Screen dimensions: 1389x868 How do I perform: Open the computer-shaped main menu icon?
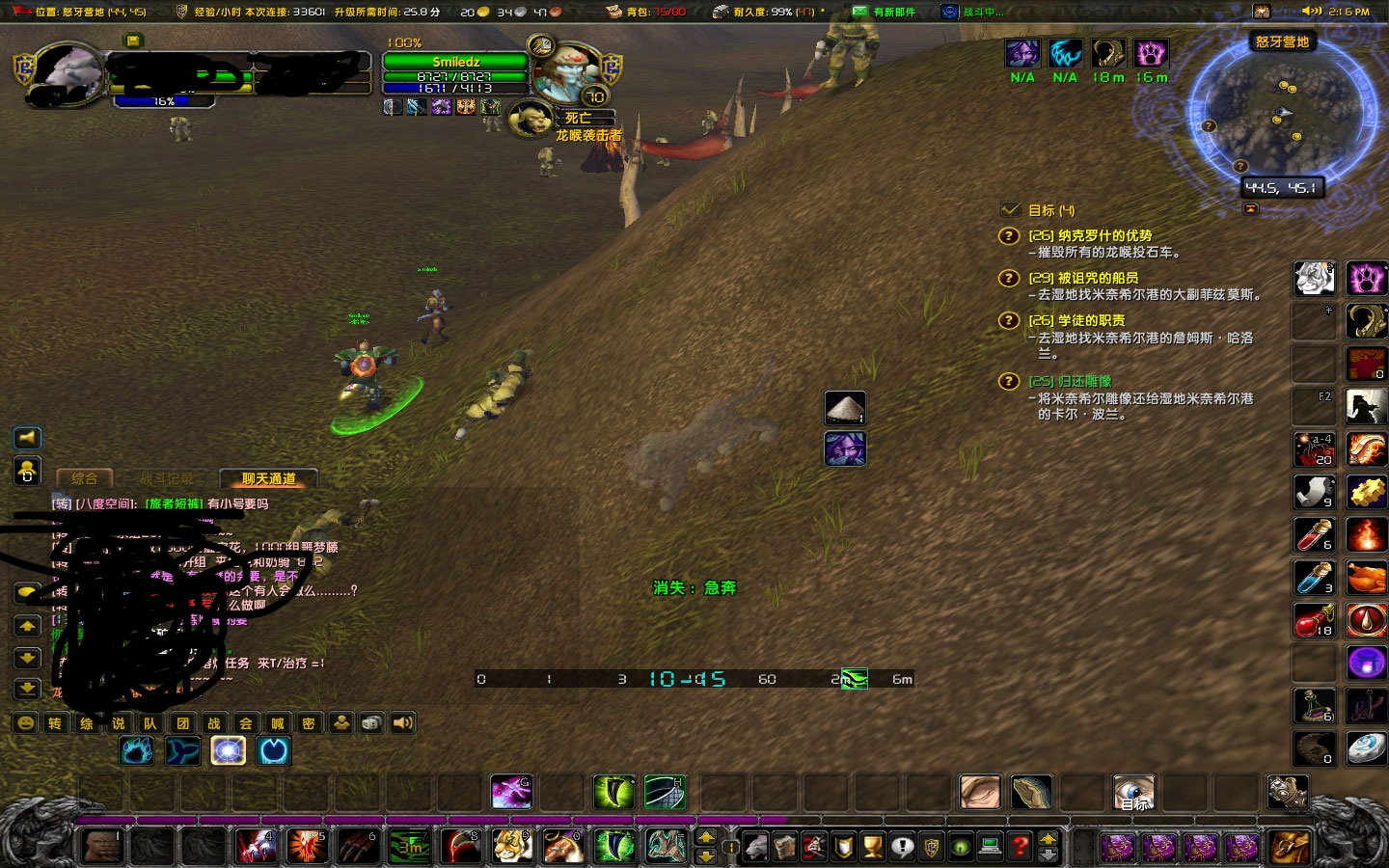[x=992, y=846]
